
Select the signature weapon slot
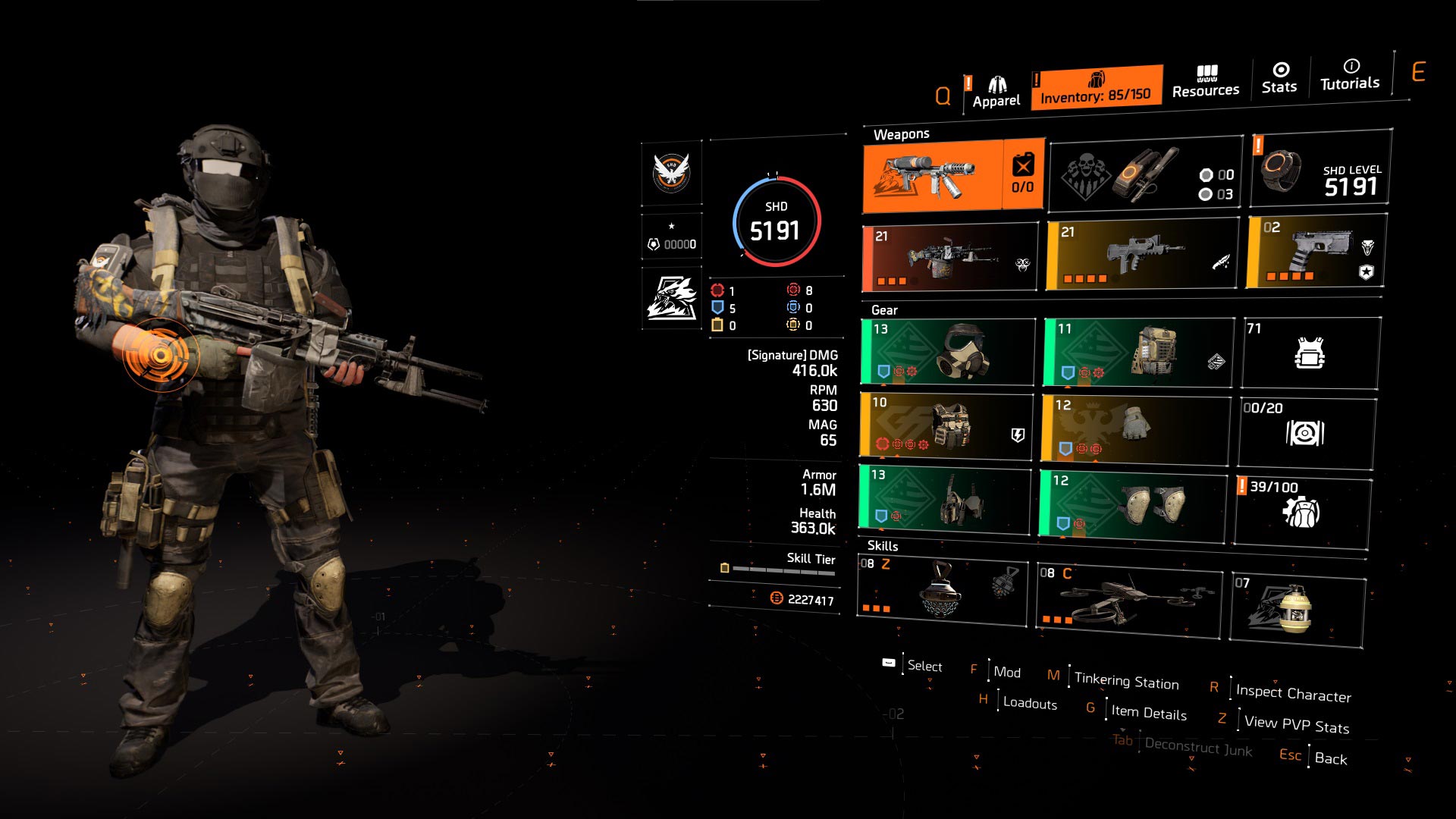[x=953, y=176]
